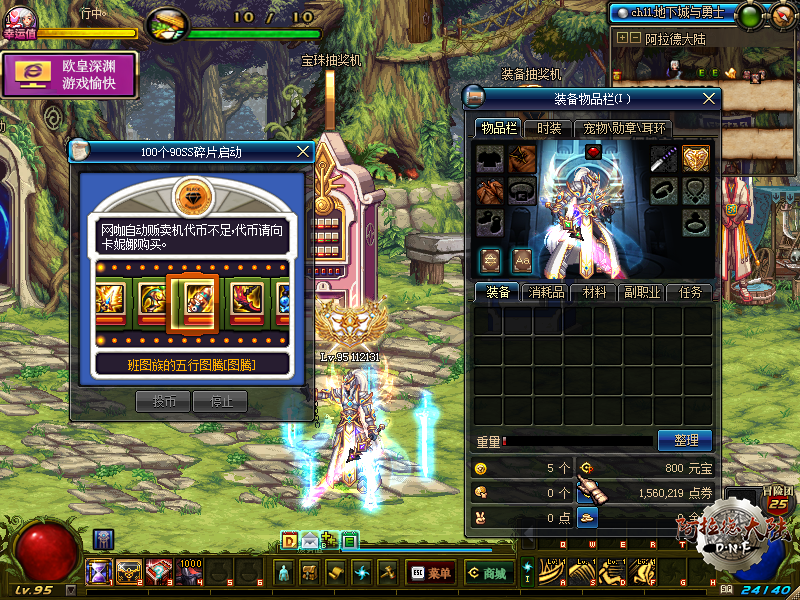This screenshot has height=600, width=800.
Task: Click the 欧皇深渊 游戏愉快 banner
Action: point(70,75)
